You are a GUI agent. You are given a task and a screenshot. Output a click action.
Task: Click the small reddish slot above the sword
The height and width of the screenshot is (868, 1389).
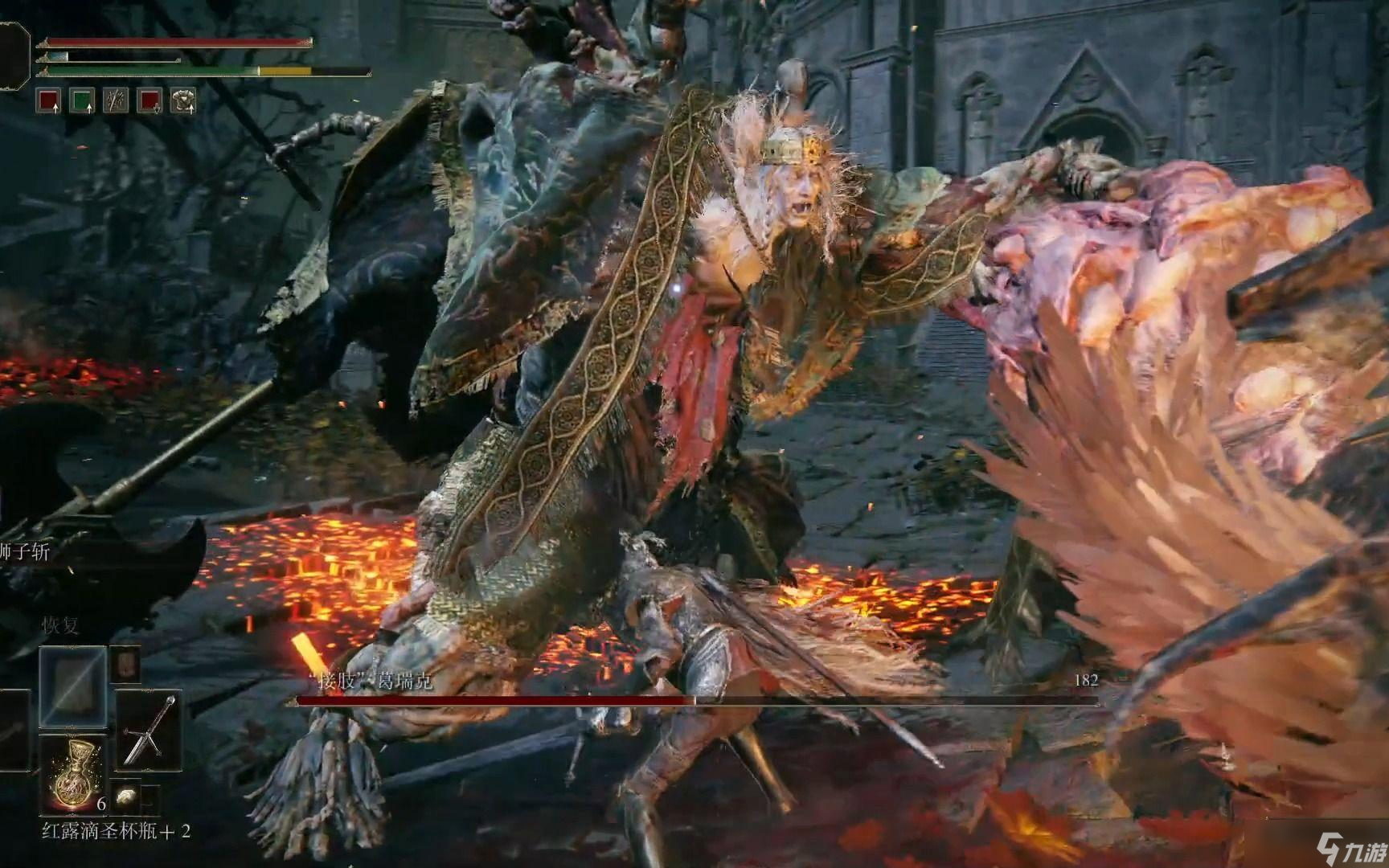tap(126, 664)
